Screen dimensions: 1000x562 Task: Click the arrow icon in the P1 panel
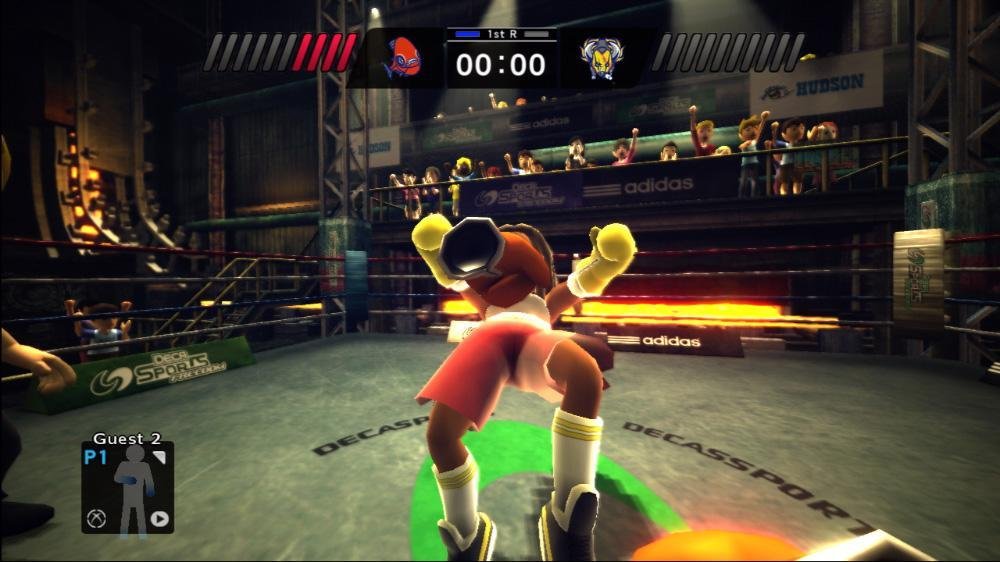(159, 518)
